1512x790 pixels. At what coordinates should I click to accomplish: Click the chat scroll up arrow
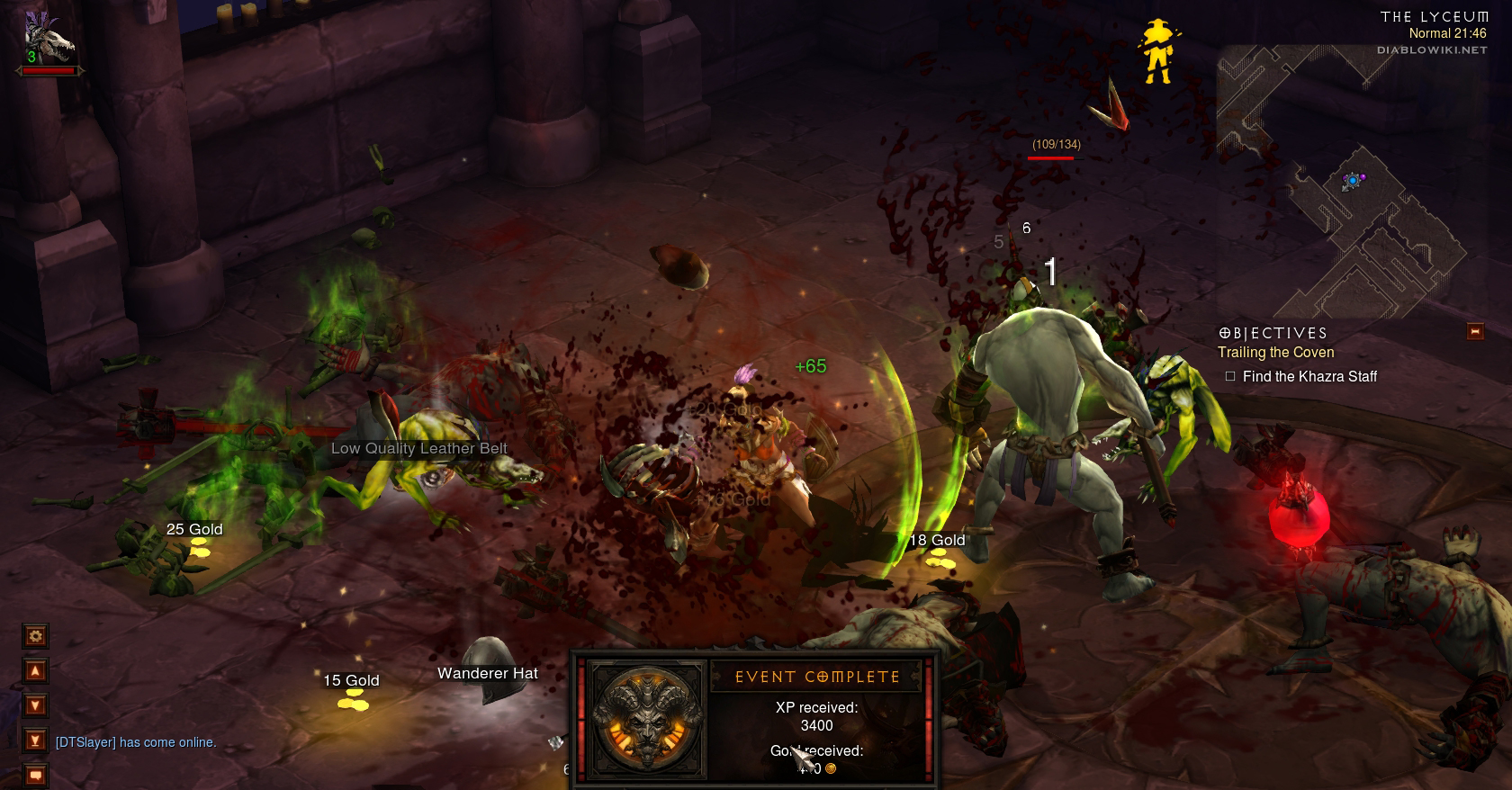point(35,671)
